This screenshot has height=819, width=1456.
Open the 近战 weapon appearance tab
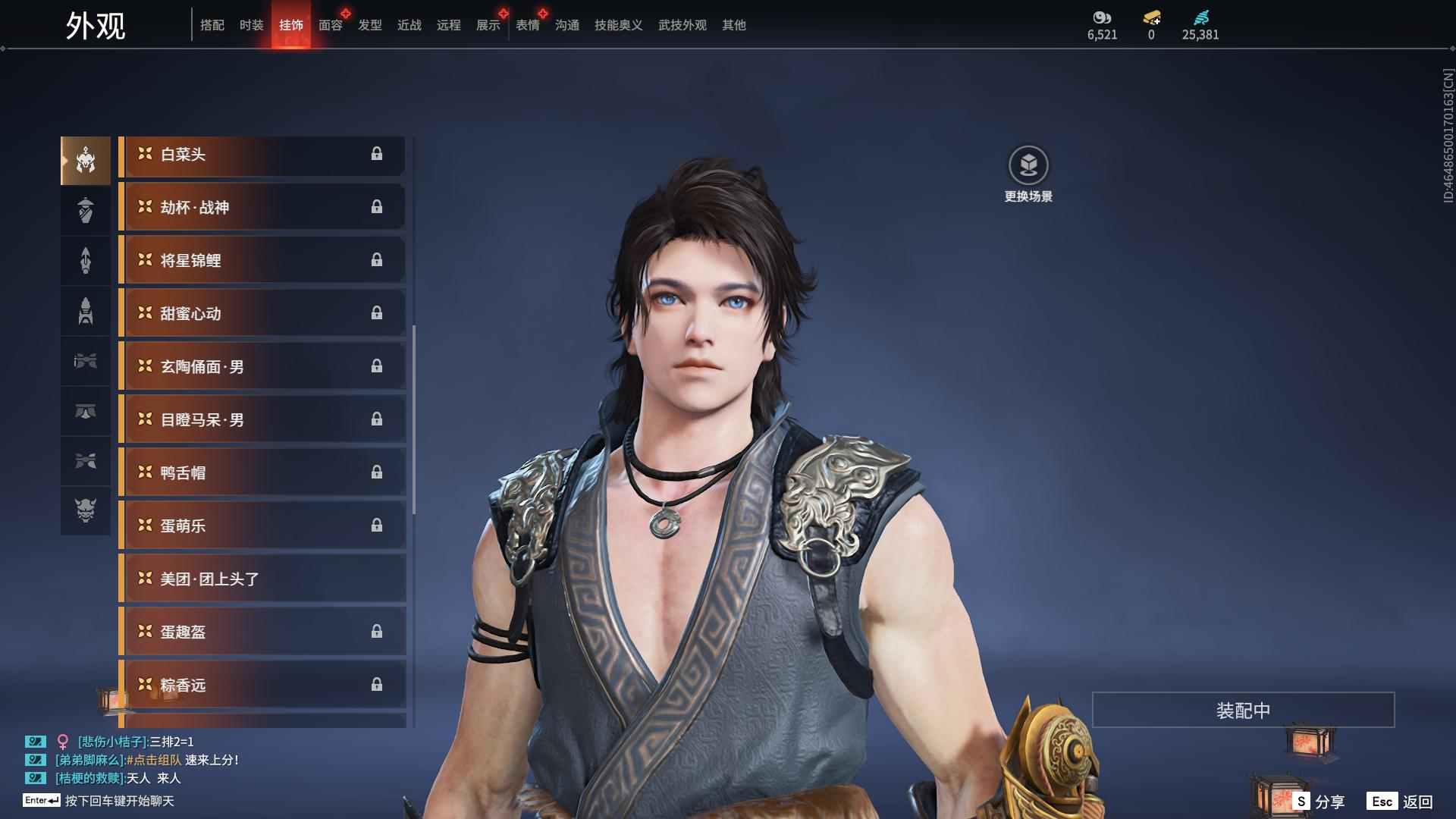pos(409,25)
